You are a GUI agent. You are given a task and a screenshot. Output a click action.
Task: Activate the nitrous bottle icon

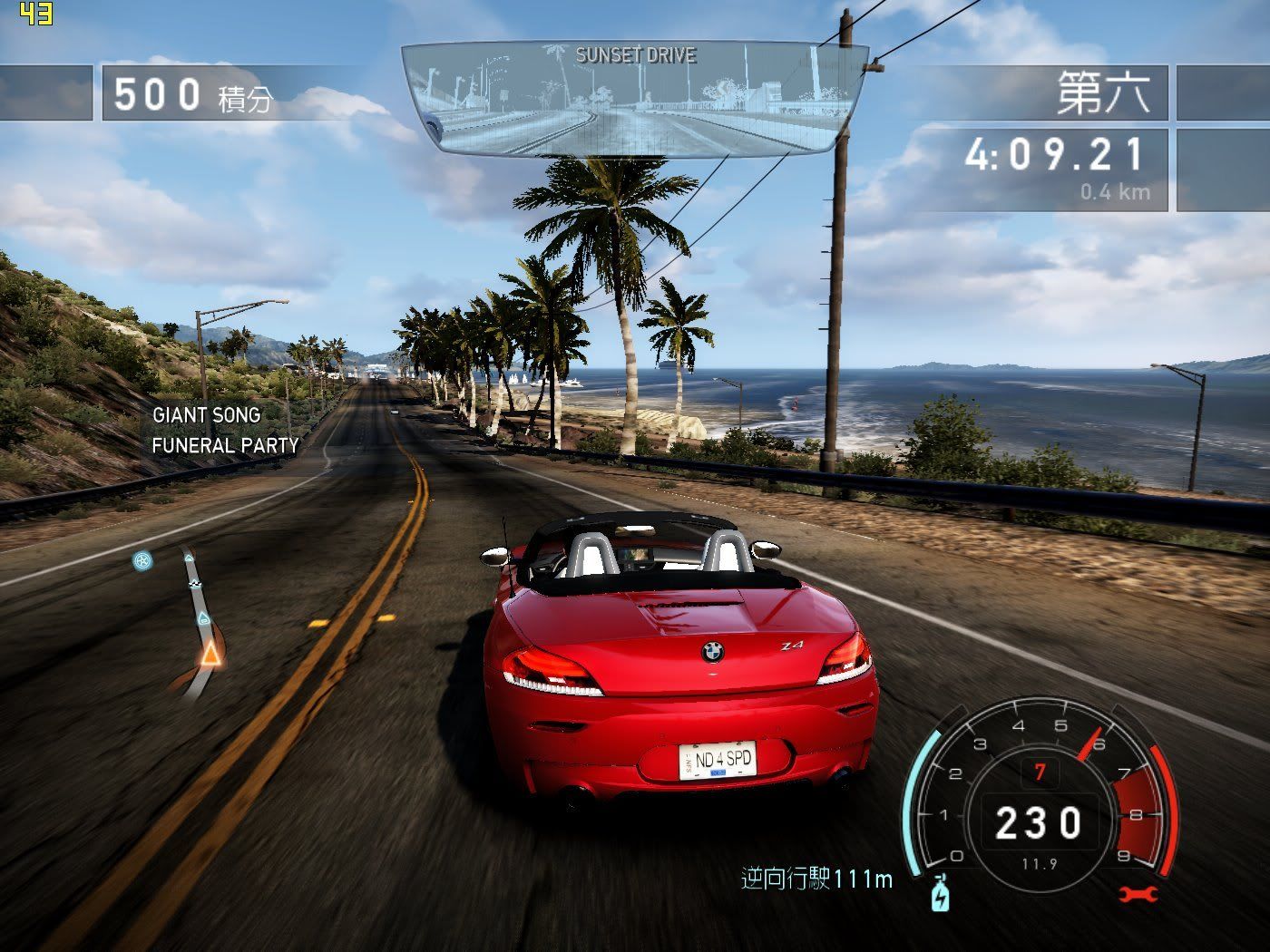click(x=941, y=896)
